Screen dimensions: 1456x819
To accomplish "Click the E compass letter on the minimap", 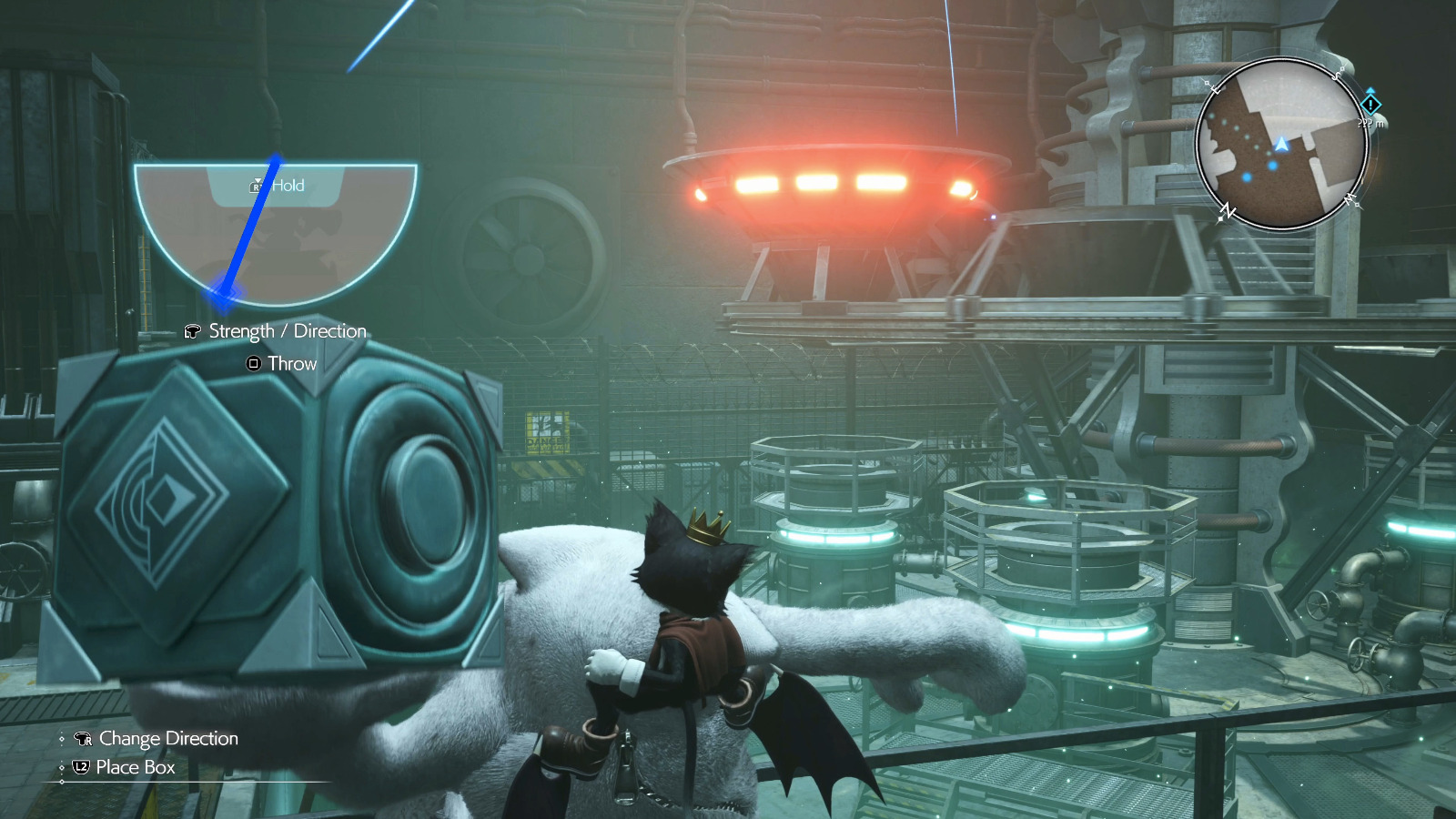I will click(1214, 88).
